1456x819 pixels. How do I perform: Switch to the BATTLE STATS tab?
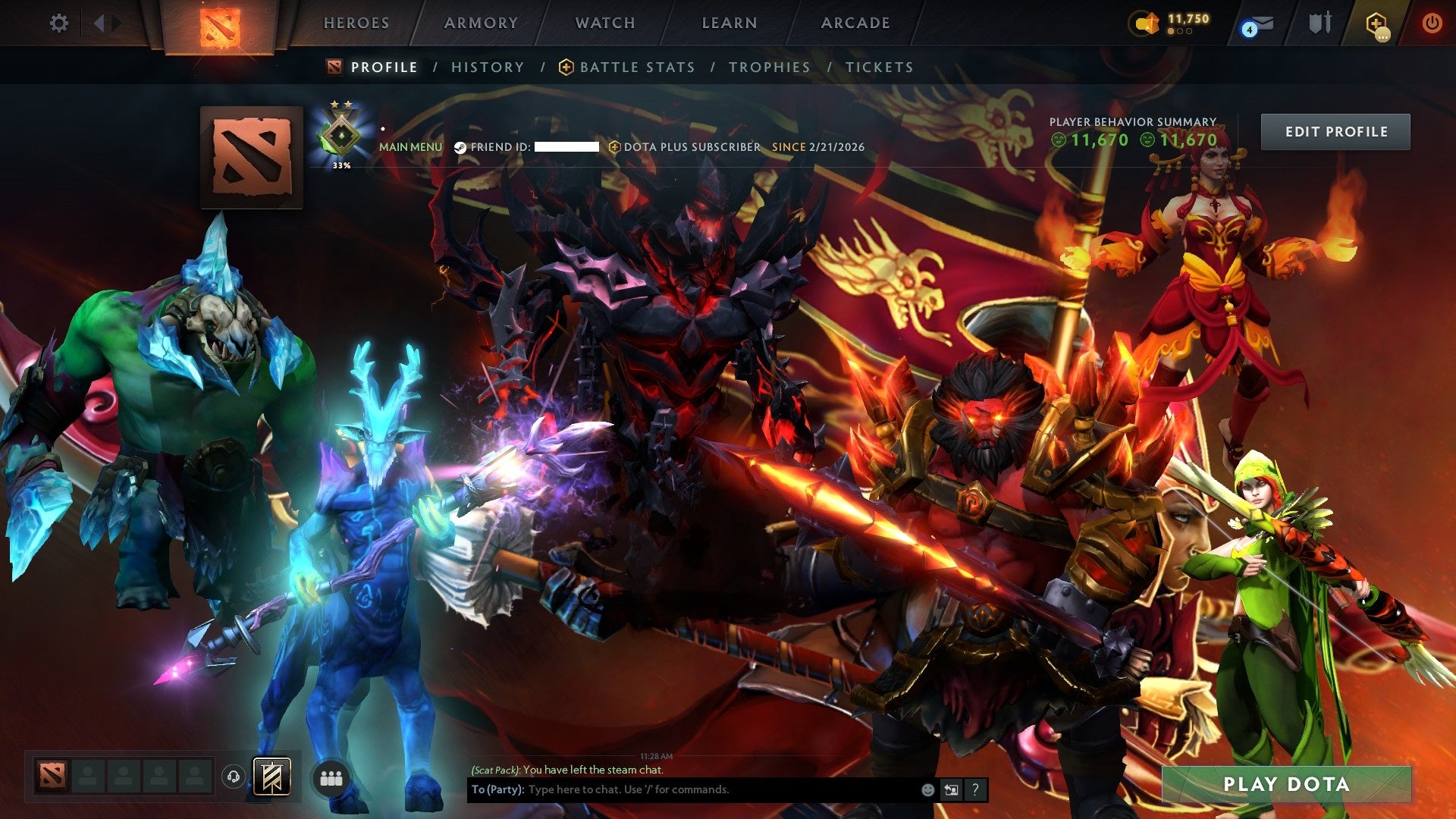point(636,67)
